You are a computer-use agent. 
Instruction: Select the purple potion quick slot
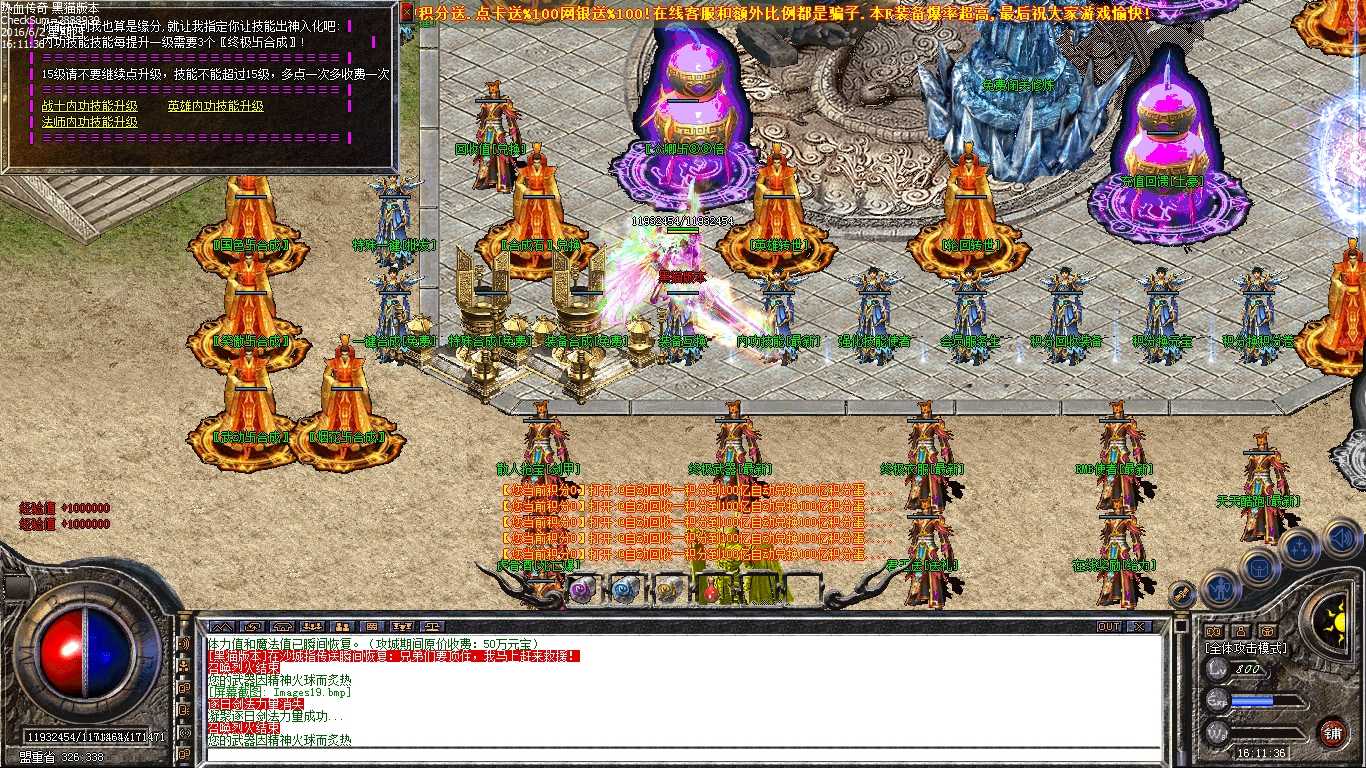coord(578,588)
